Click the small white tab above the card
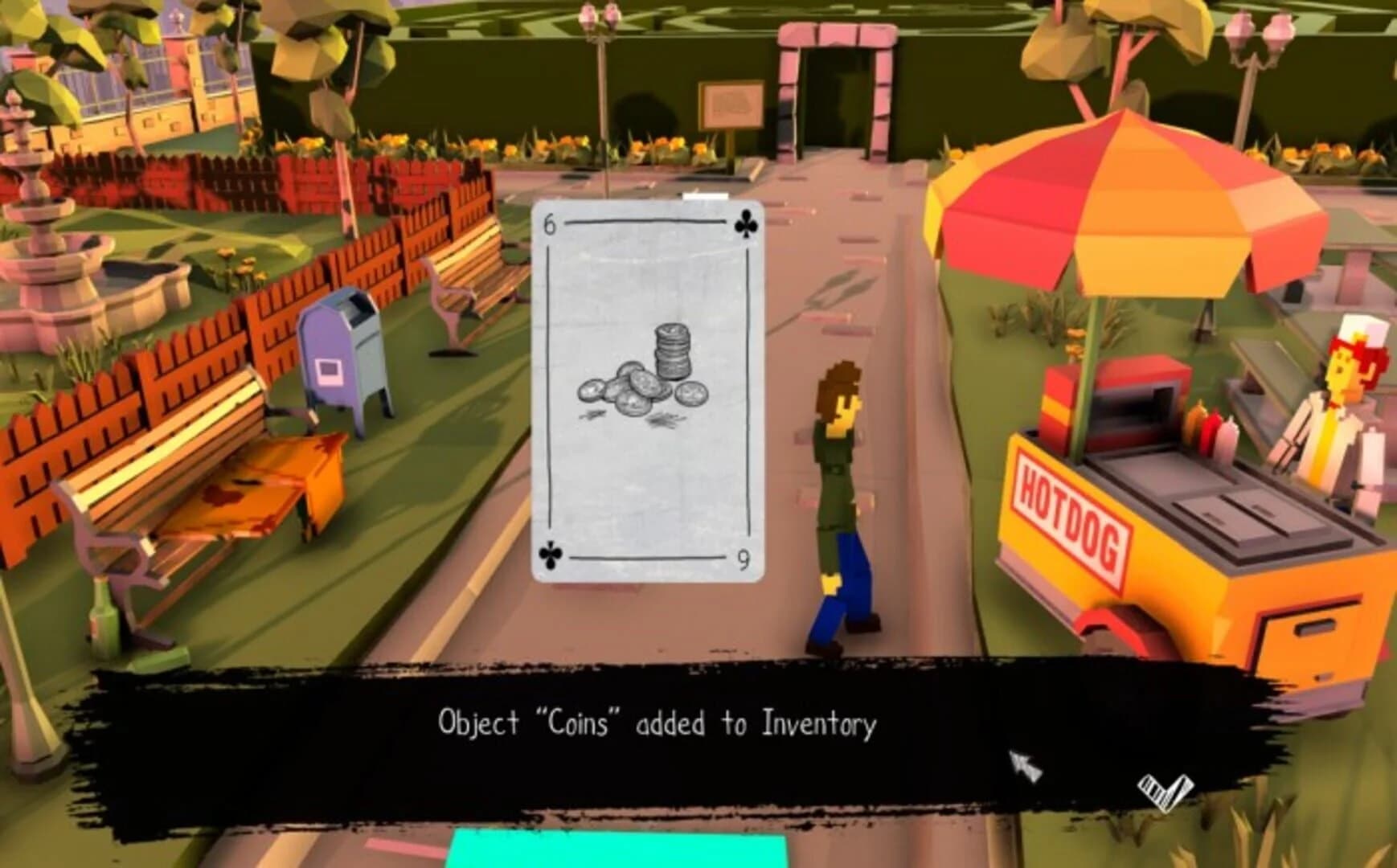 click(704, 195)
